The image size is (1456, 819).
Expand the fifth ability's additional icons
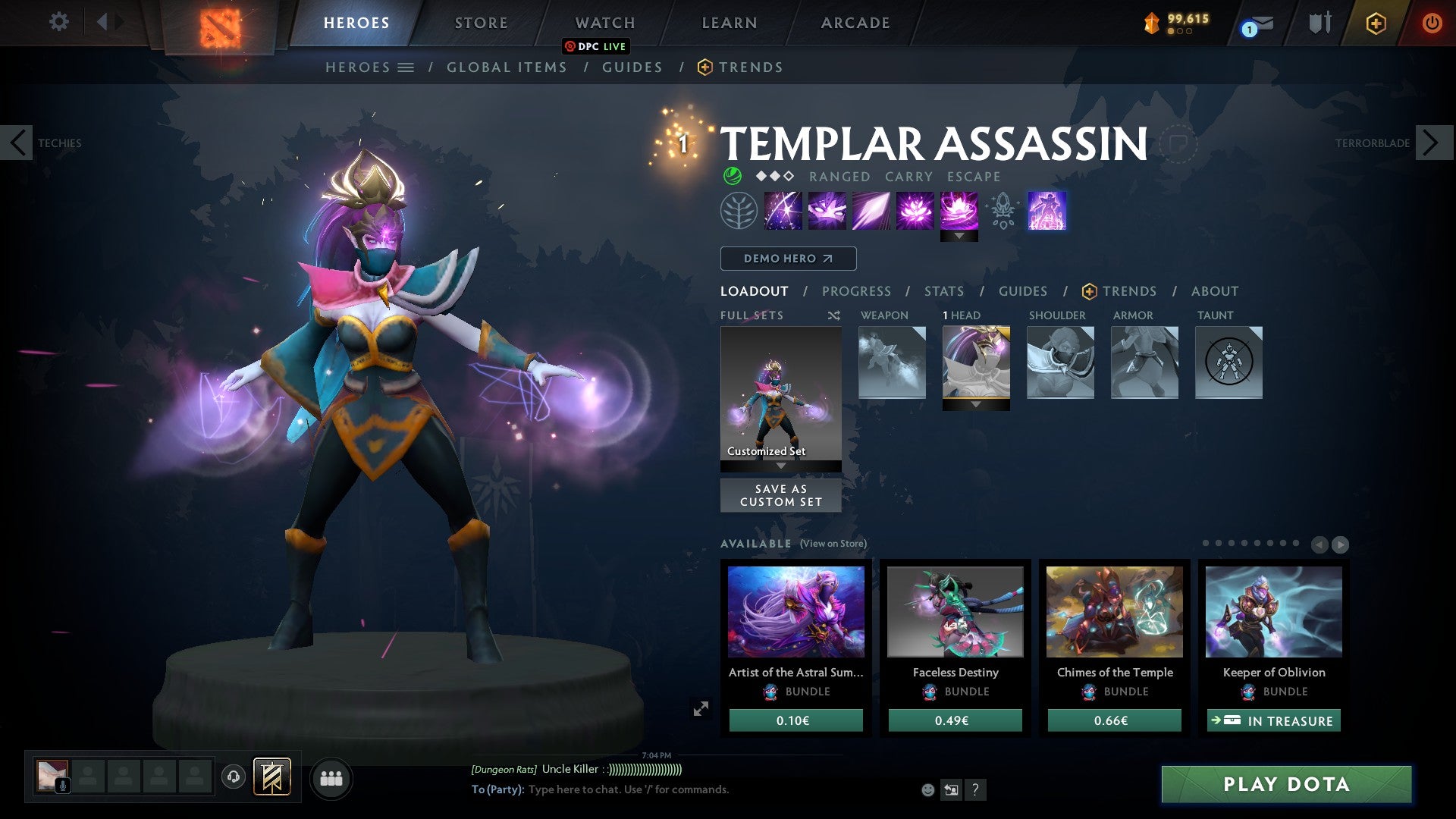959,237
